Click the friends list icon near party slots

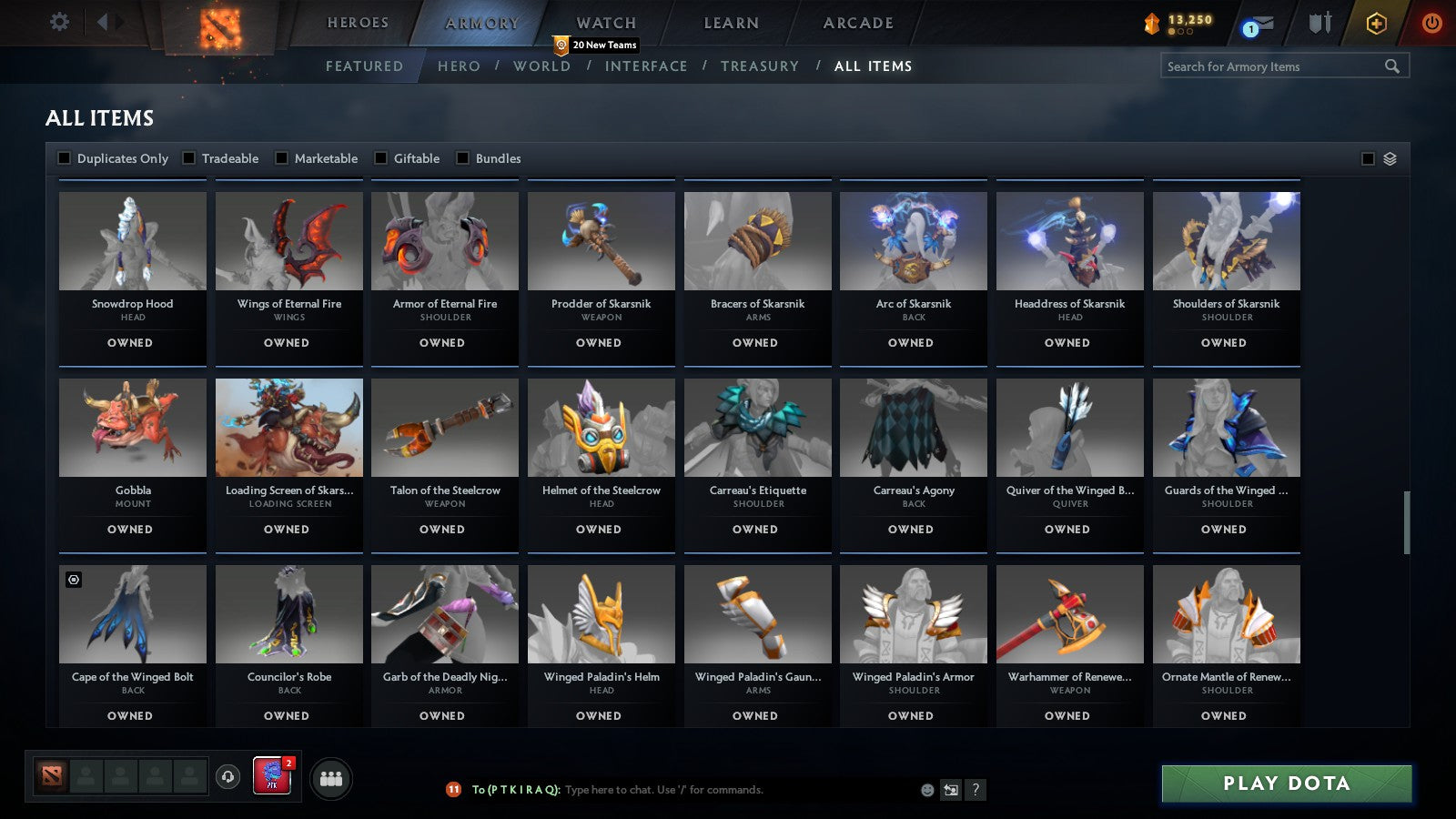[331, 777]
